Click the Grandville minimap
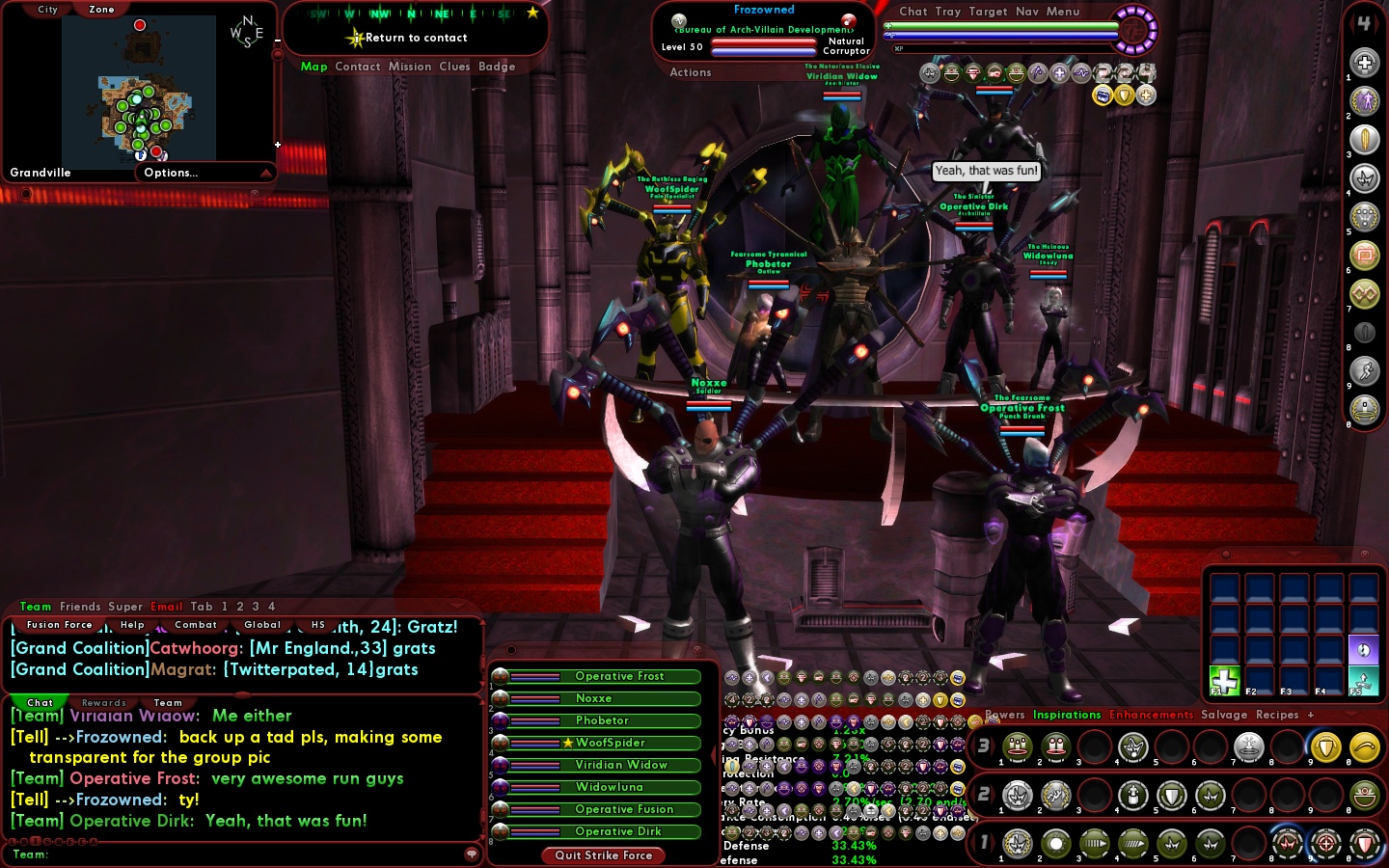The image size is (1389, 868). 139,93
